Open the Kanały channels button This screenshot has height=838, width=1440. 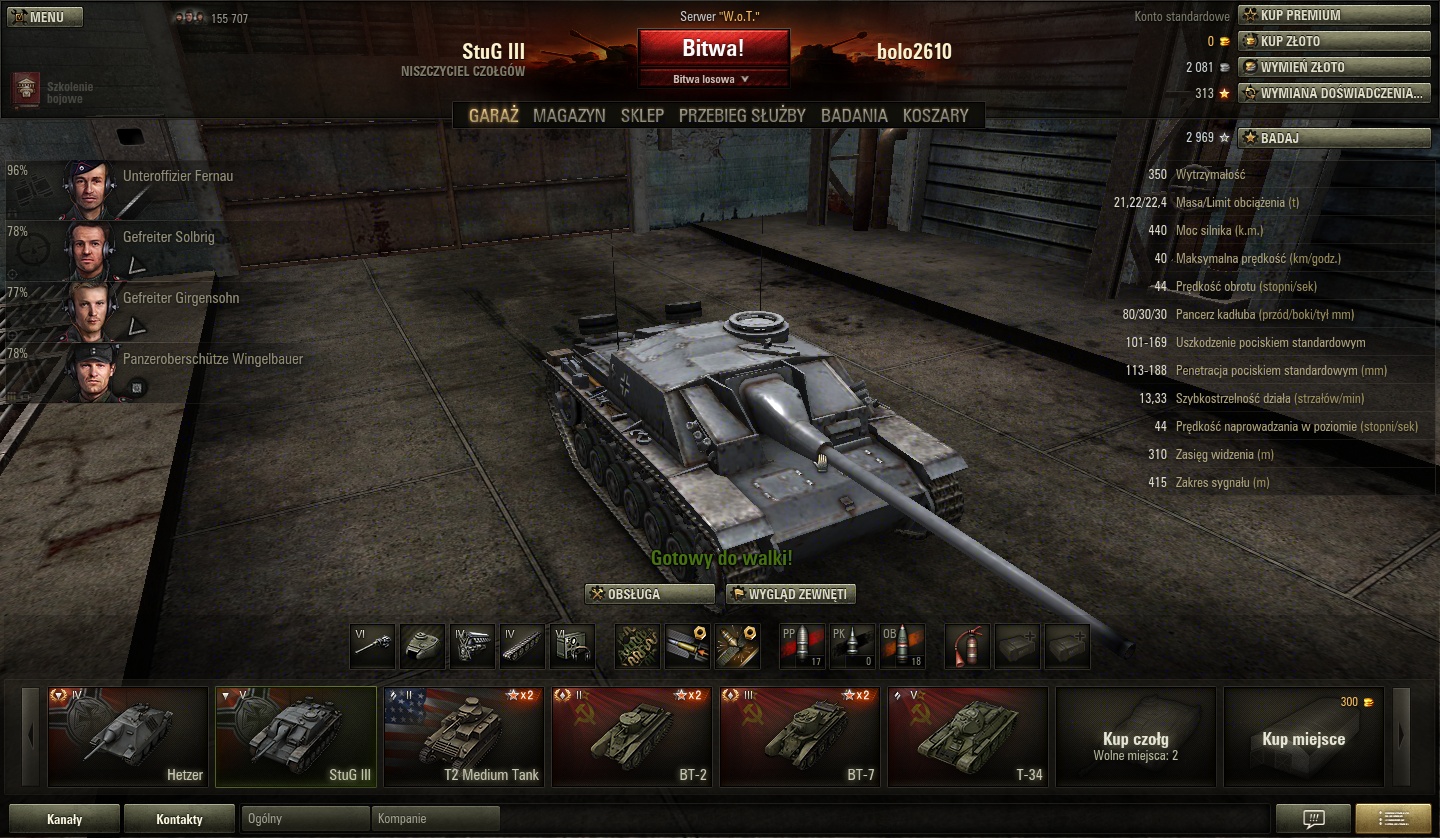64,819
